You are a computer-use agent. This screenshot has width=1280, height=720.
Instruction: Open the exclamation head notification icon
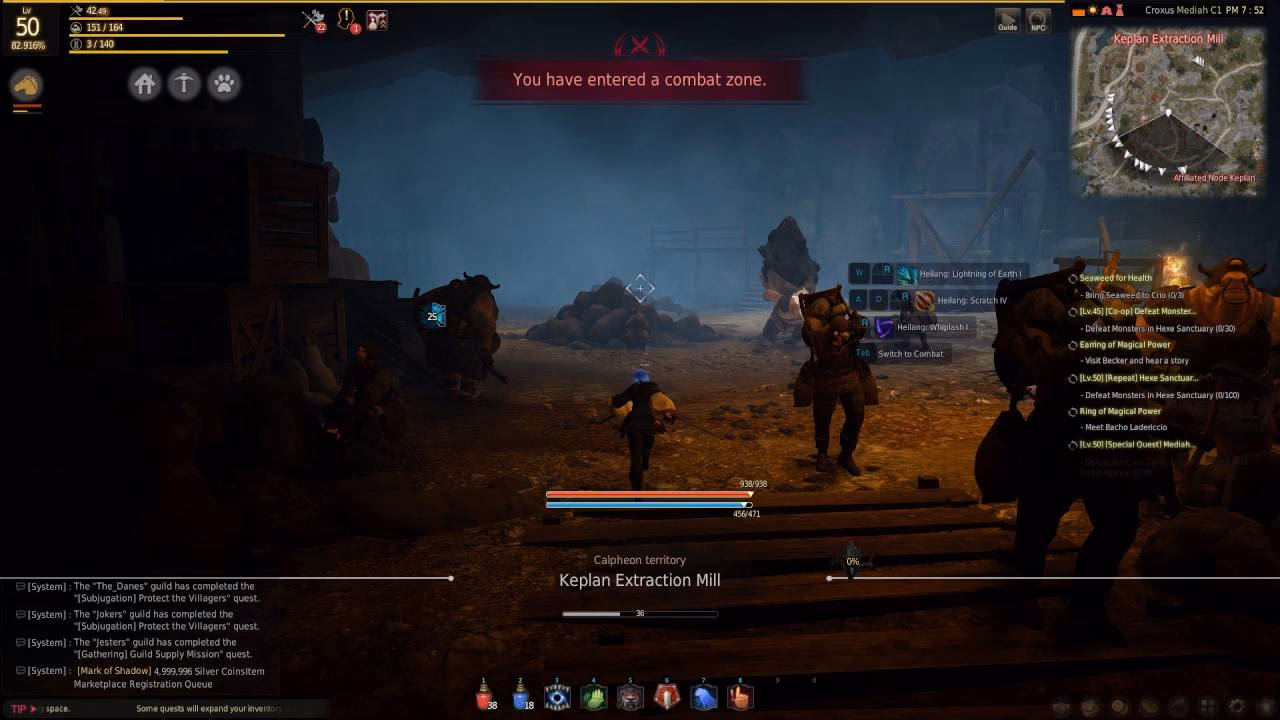tap(346, 20)
